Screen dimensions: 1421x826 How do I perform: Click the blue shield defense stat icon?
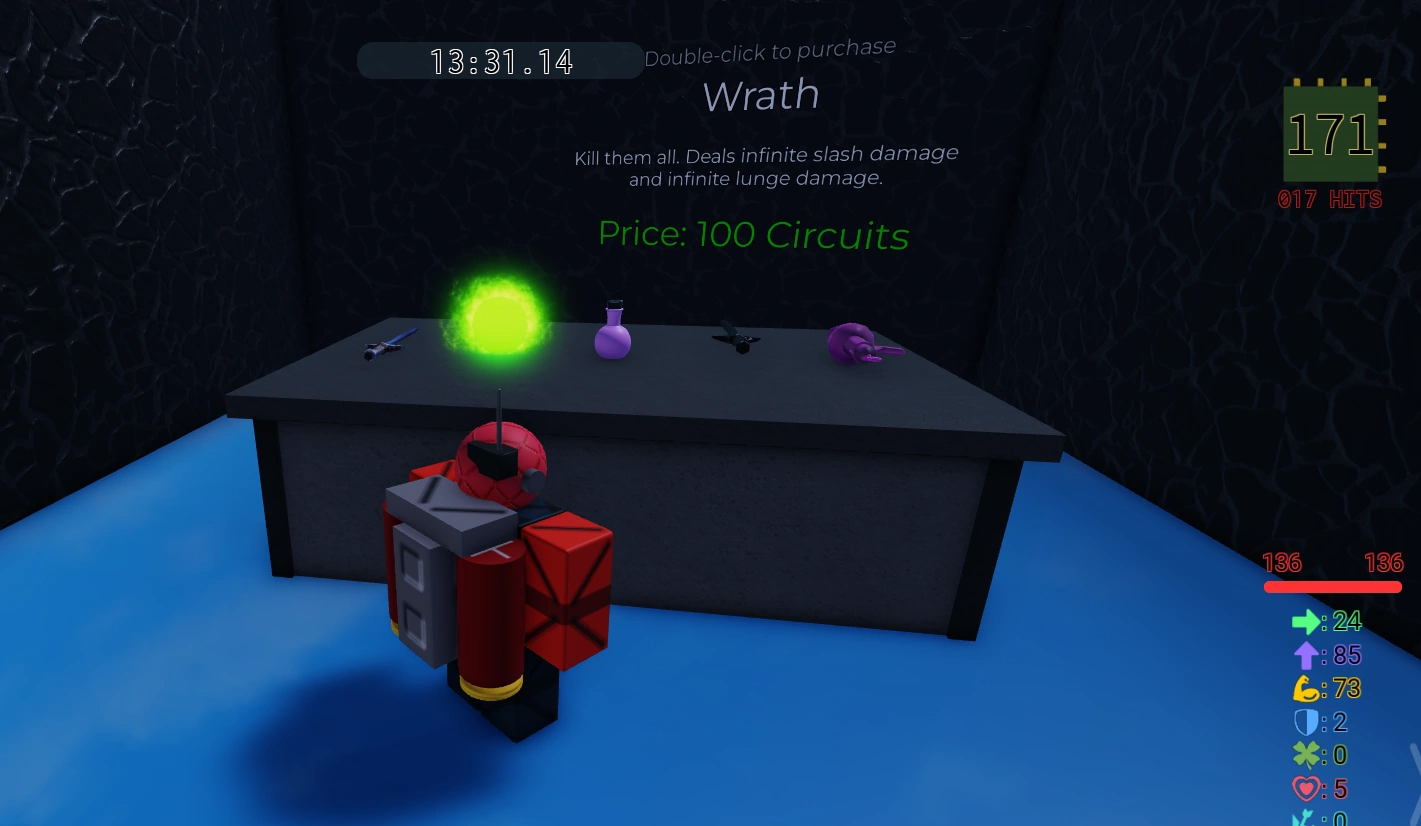tap(1306, 722)
